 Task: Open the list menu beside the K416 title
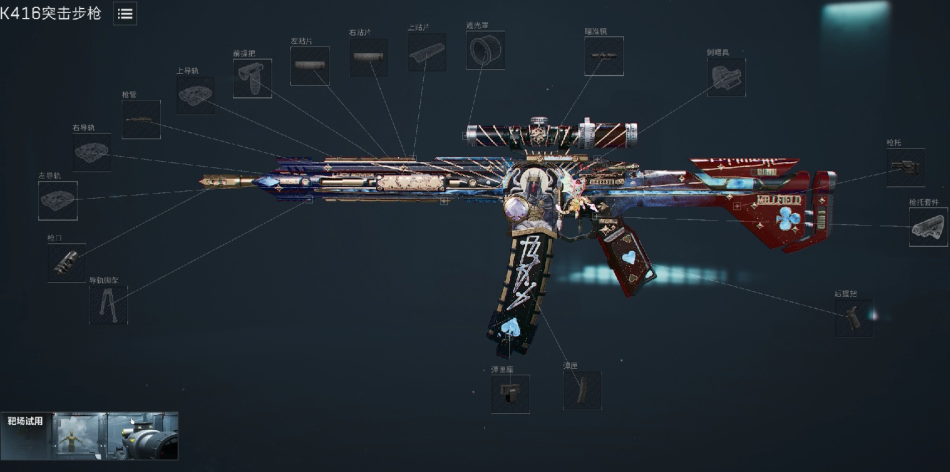tap(125, 13)
